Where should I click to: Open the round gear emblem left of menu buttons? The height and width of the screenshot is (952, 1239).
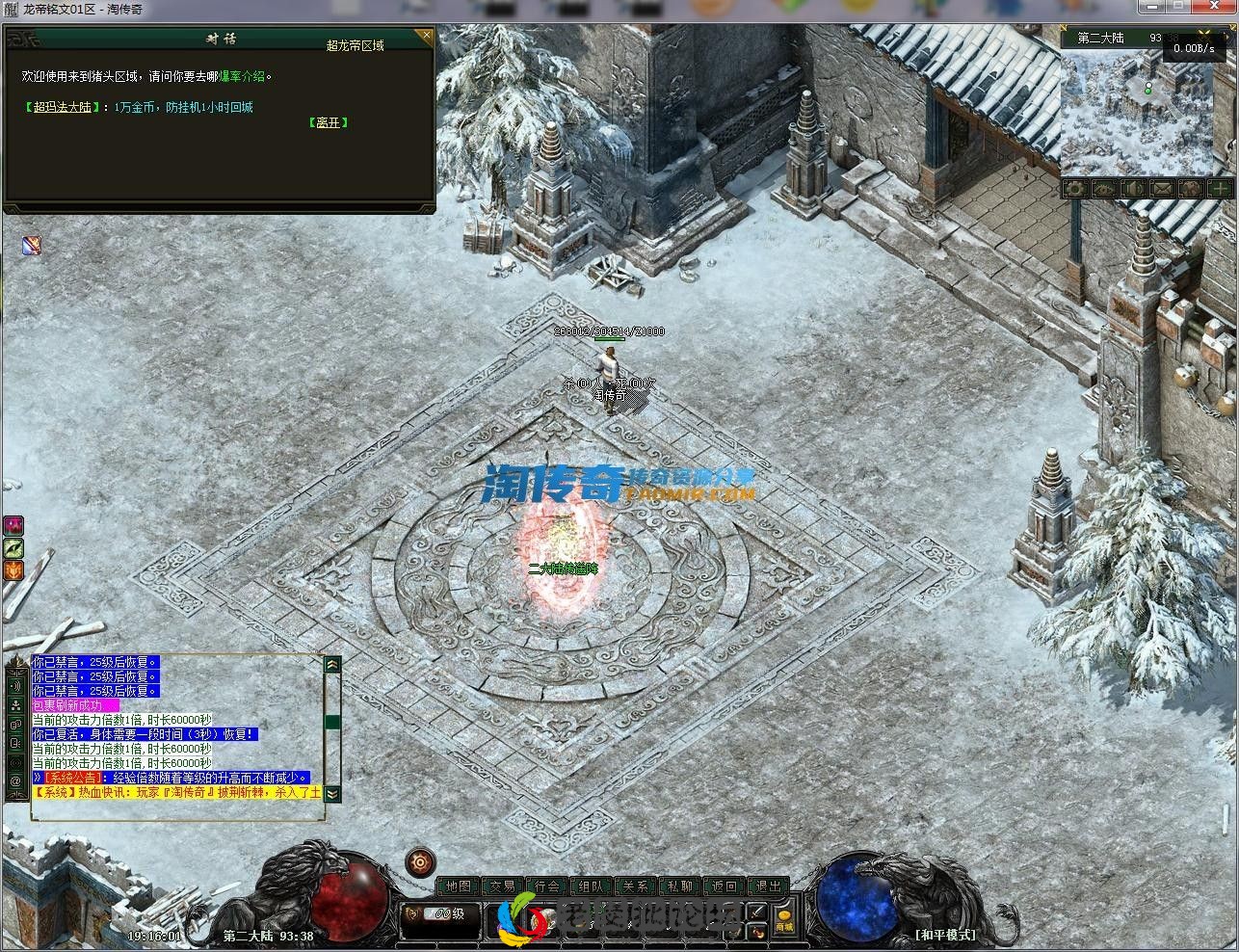coord(419,860)
